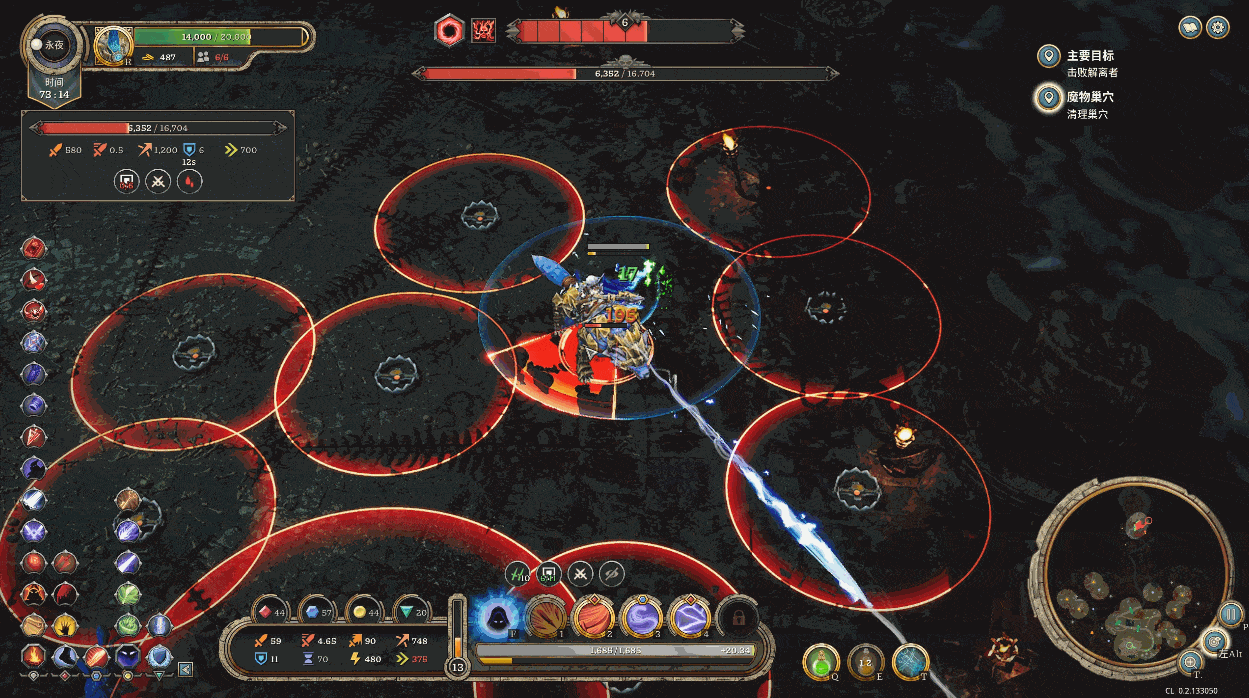Select the 魔物巢穴 objective marker
The width and height of the screenshot is (1249, 698).
click(1048, 97)
